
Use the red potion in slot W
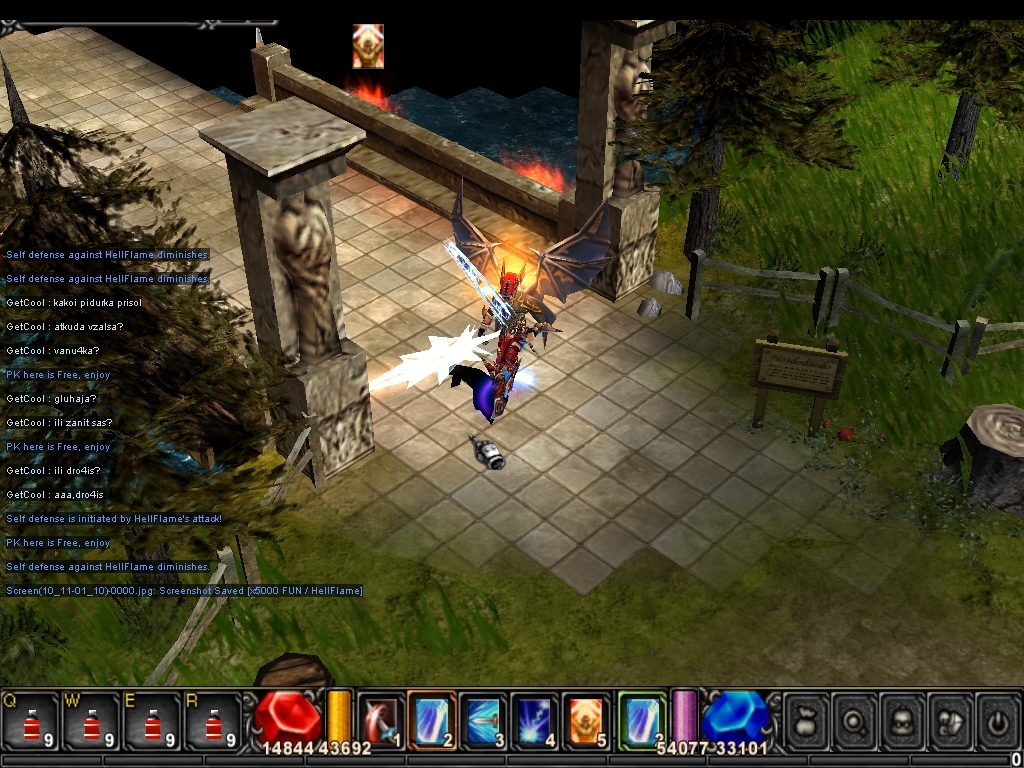click(91, 720)
